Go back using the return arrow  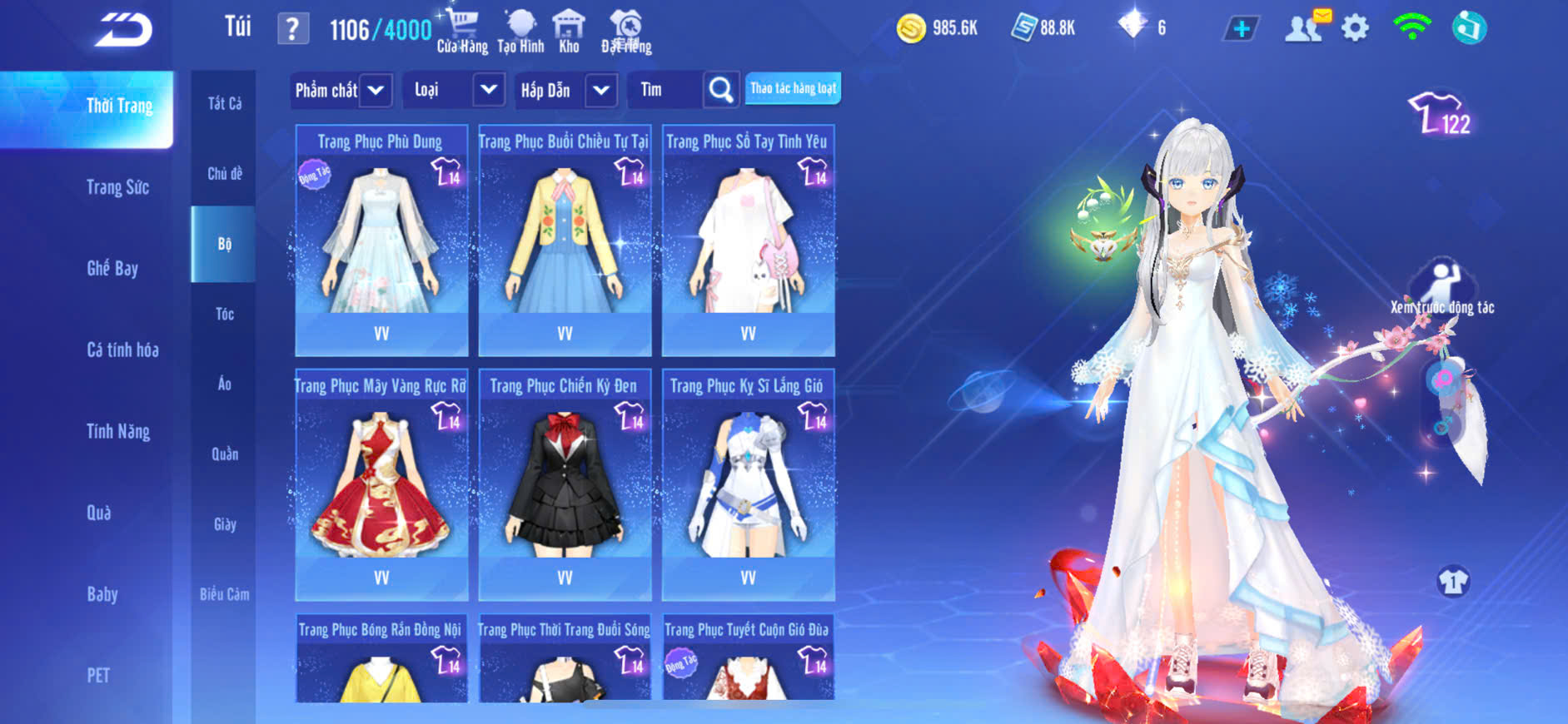coord(123,30)
